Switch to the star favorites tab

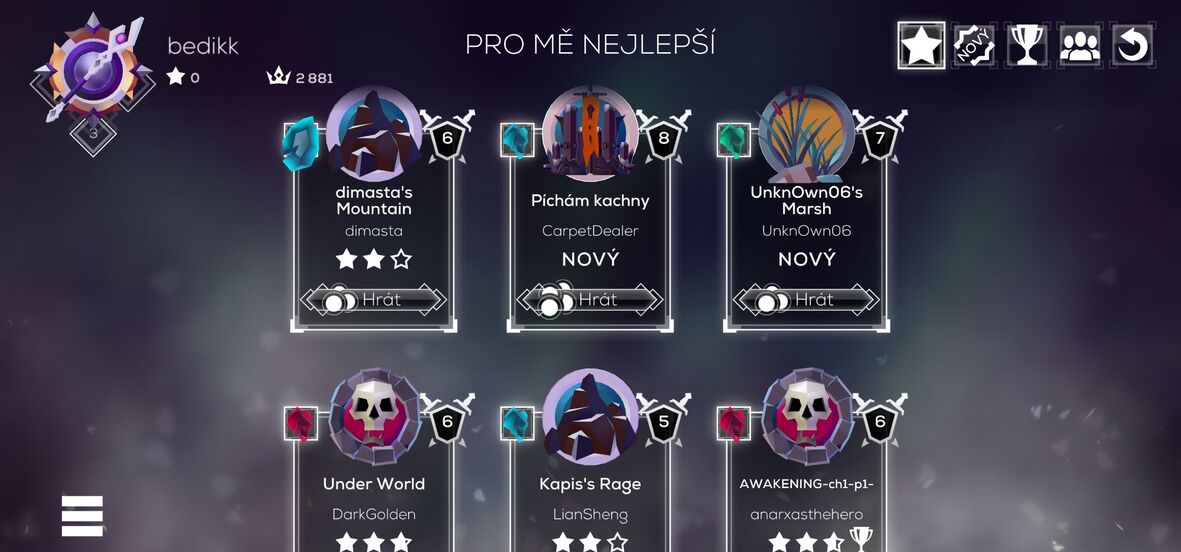pos(921,45)
